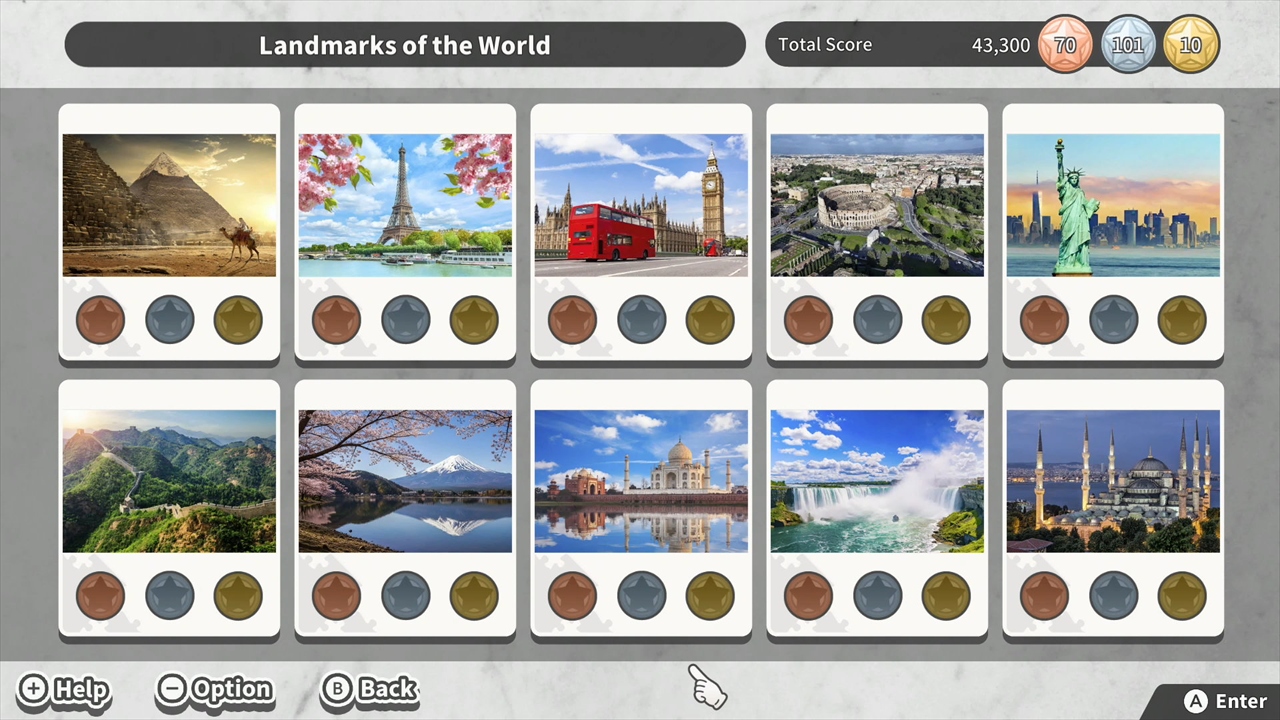Click the silver star under the Great Wall puzzle
The height and width of the screenshot is (720, 1280).
tap(169, 595)
